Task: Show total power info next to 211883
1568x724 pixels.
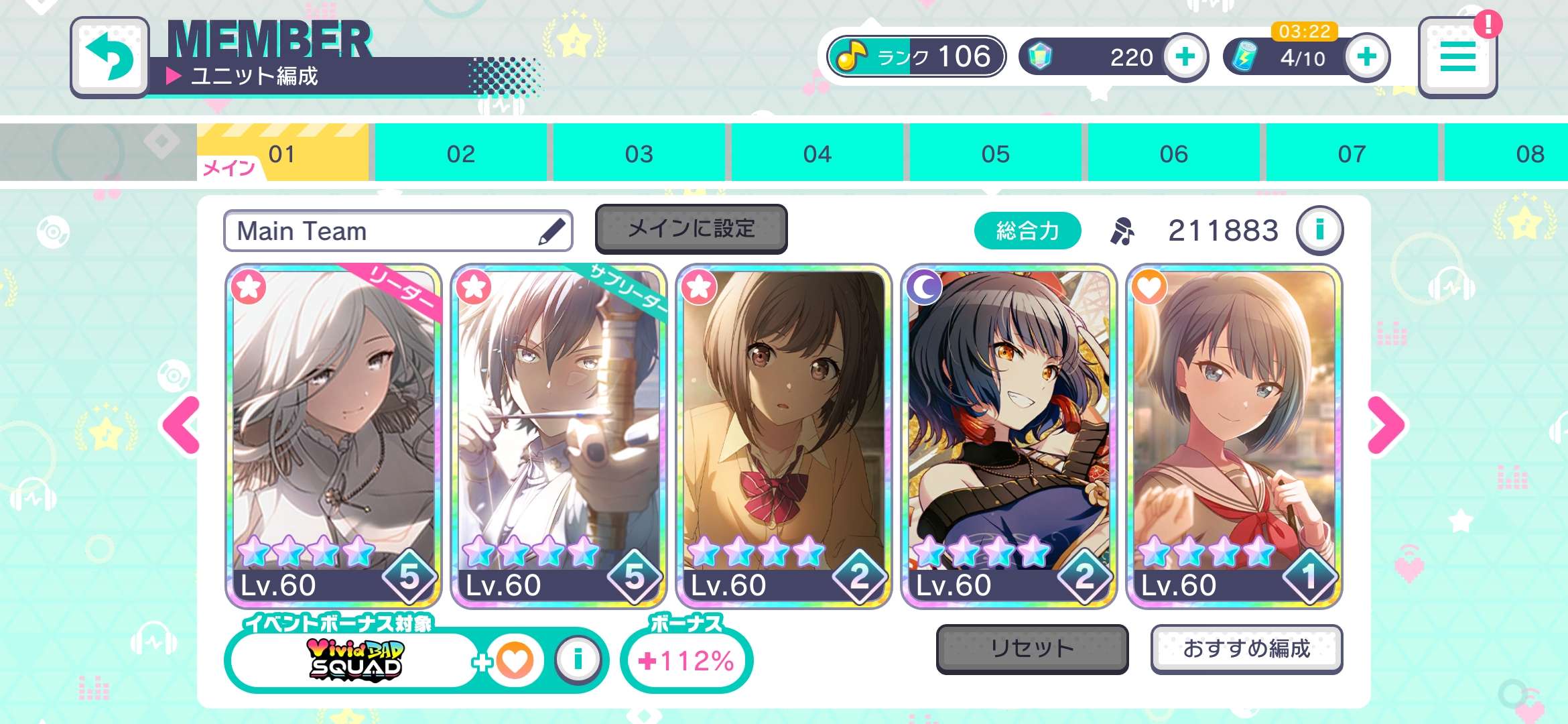Action: 1319,230
